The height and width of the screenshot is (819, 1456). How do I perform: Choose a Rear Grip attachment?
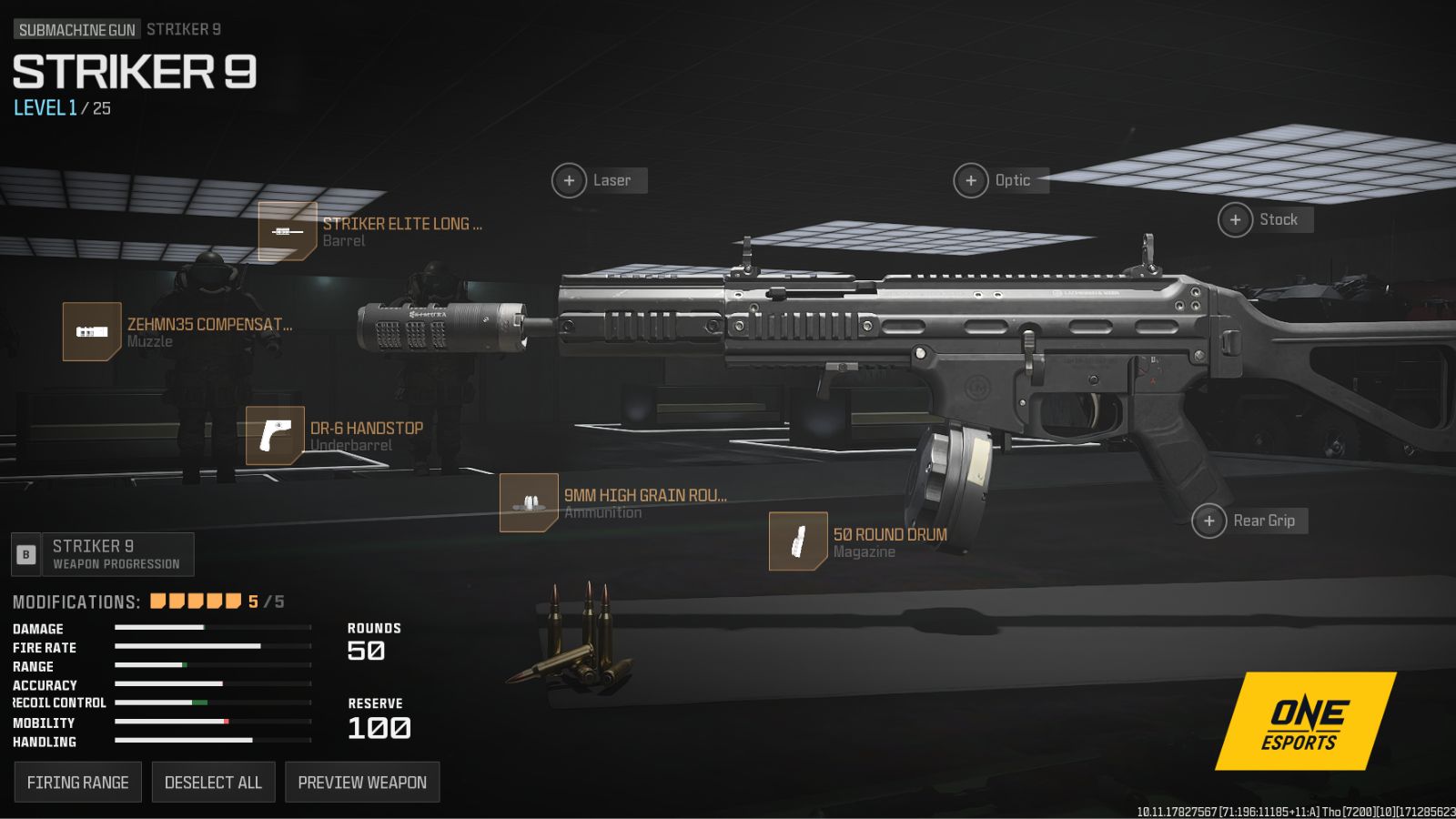point(1209,521)
